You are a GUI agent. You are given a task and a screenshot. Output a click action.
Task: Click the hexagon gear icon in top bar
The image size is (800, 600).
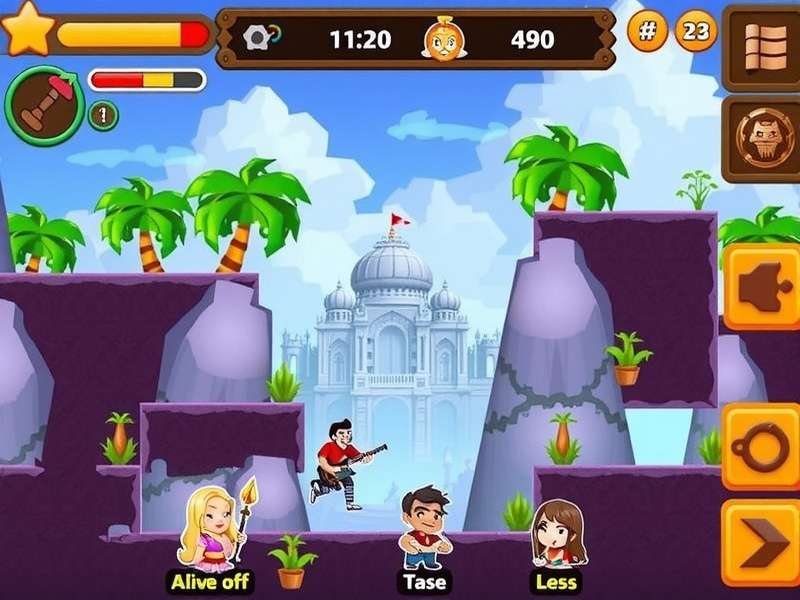click(x=258, y=38)
